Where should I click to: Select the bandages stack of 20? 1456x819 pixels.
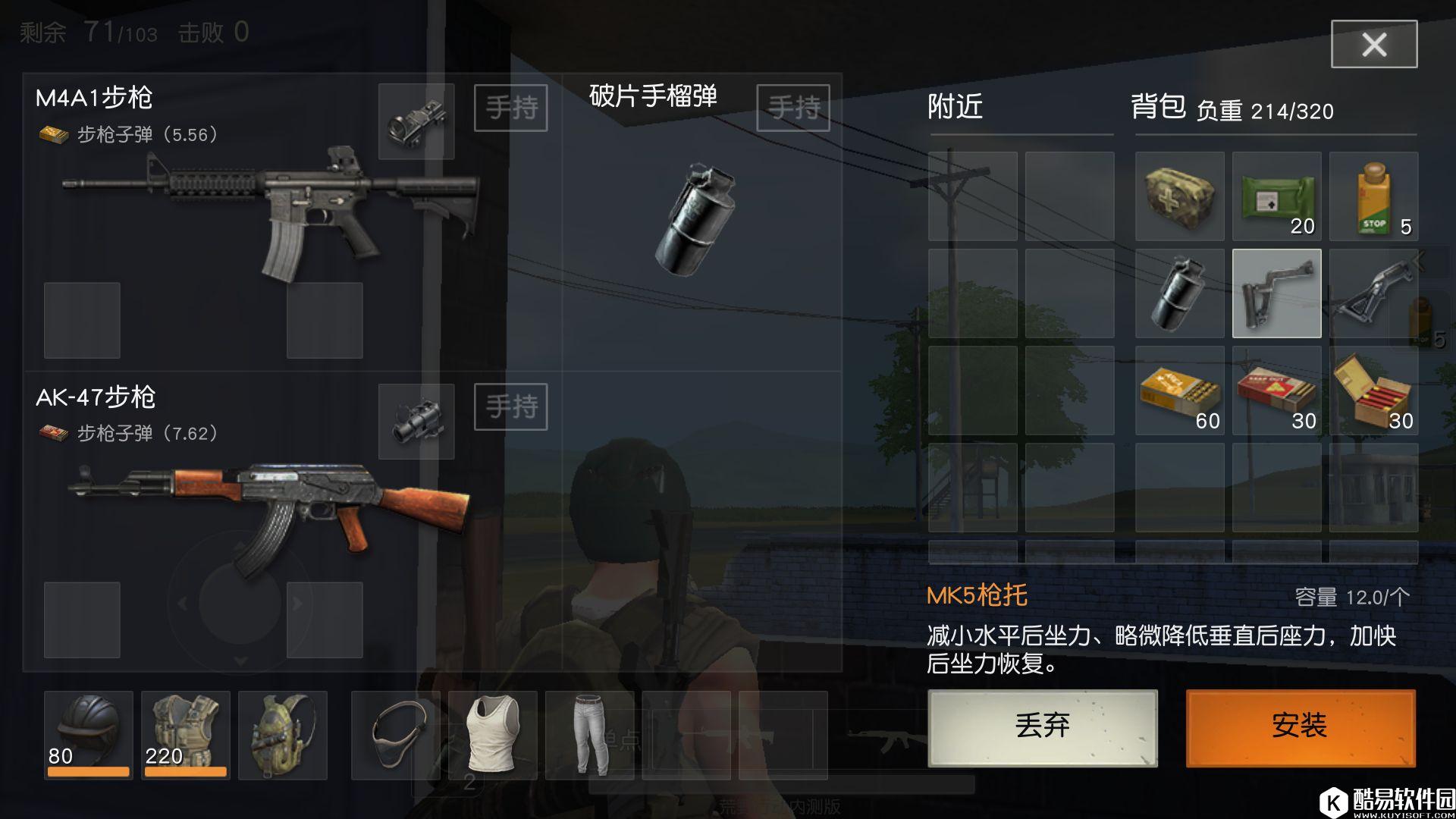(x=1276, y=196)
